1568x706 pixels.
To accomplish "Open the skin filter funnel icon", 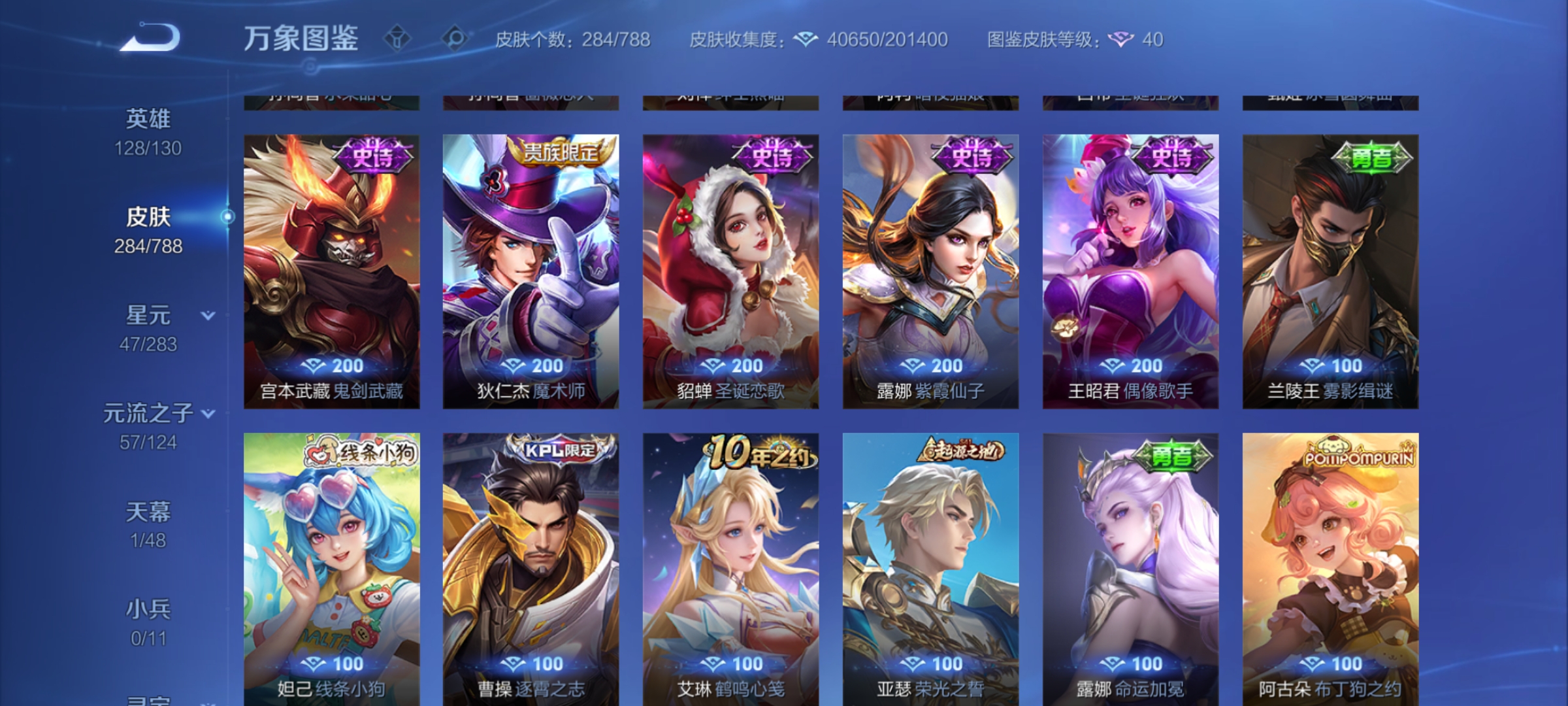I will (397, 39).
